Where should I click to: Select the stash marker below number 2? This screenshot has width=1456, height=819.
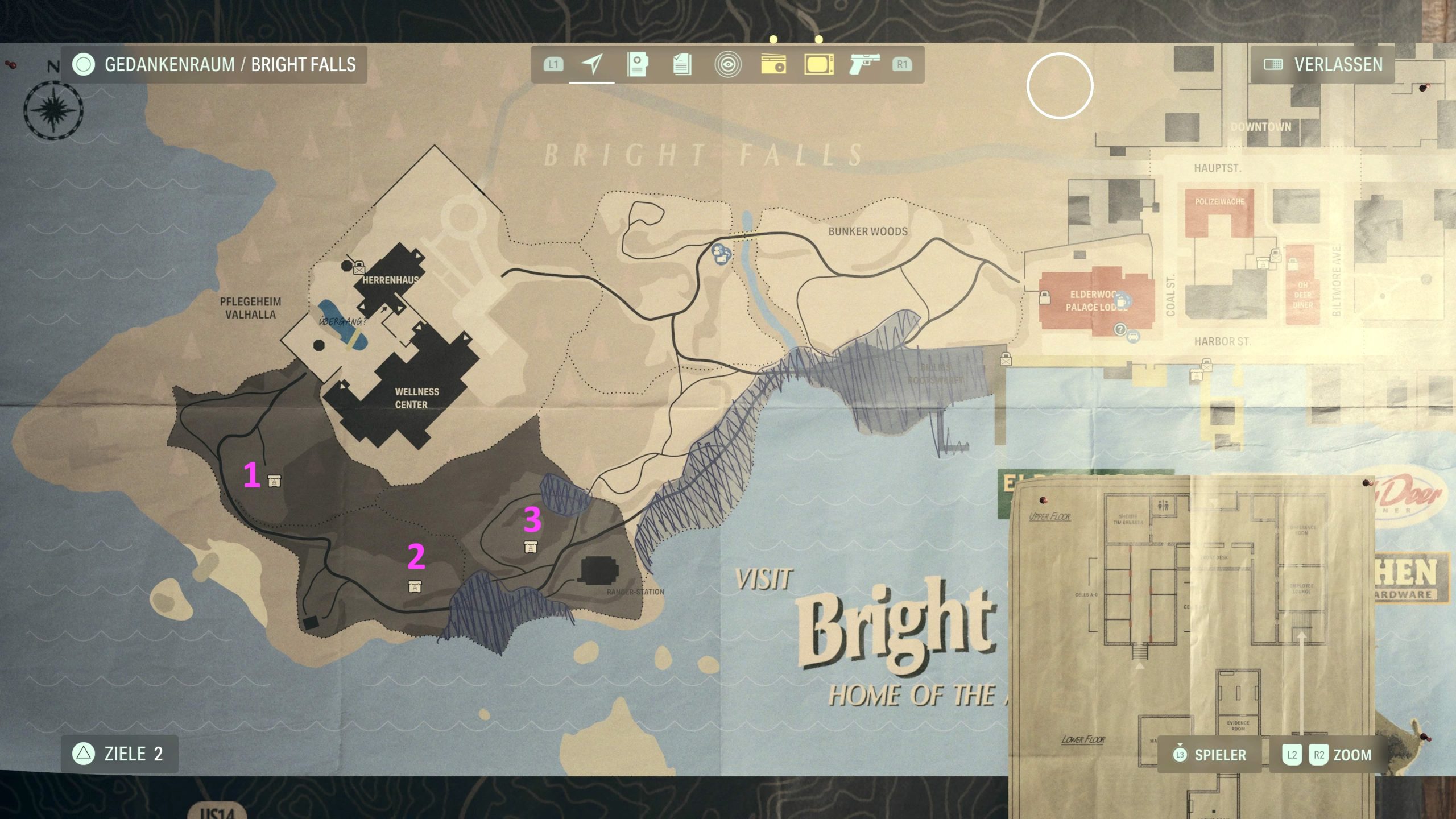[415, 586]
